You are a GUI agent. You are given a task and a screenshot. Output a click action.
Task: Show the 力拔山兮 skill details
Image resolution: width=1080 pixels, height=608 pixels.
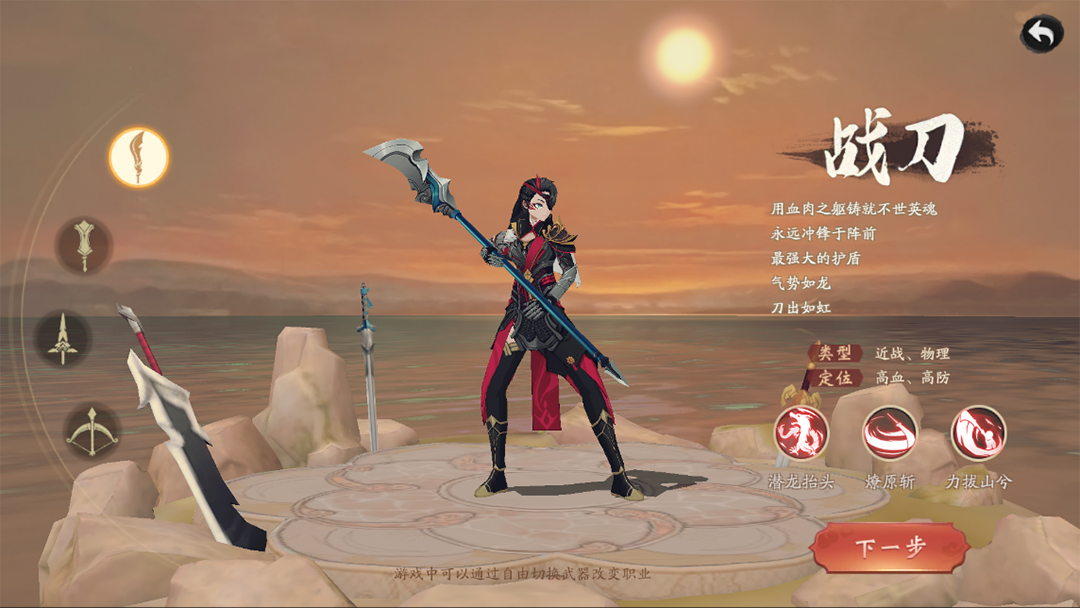point(978,433)
